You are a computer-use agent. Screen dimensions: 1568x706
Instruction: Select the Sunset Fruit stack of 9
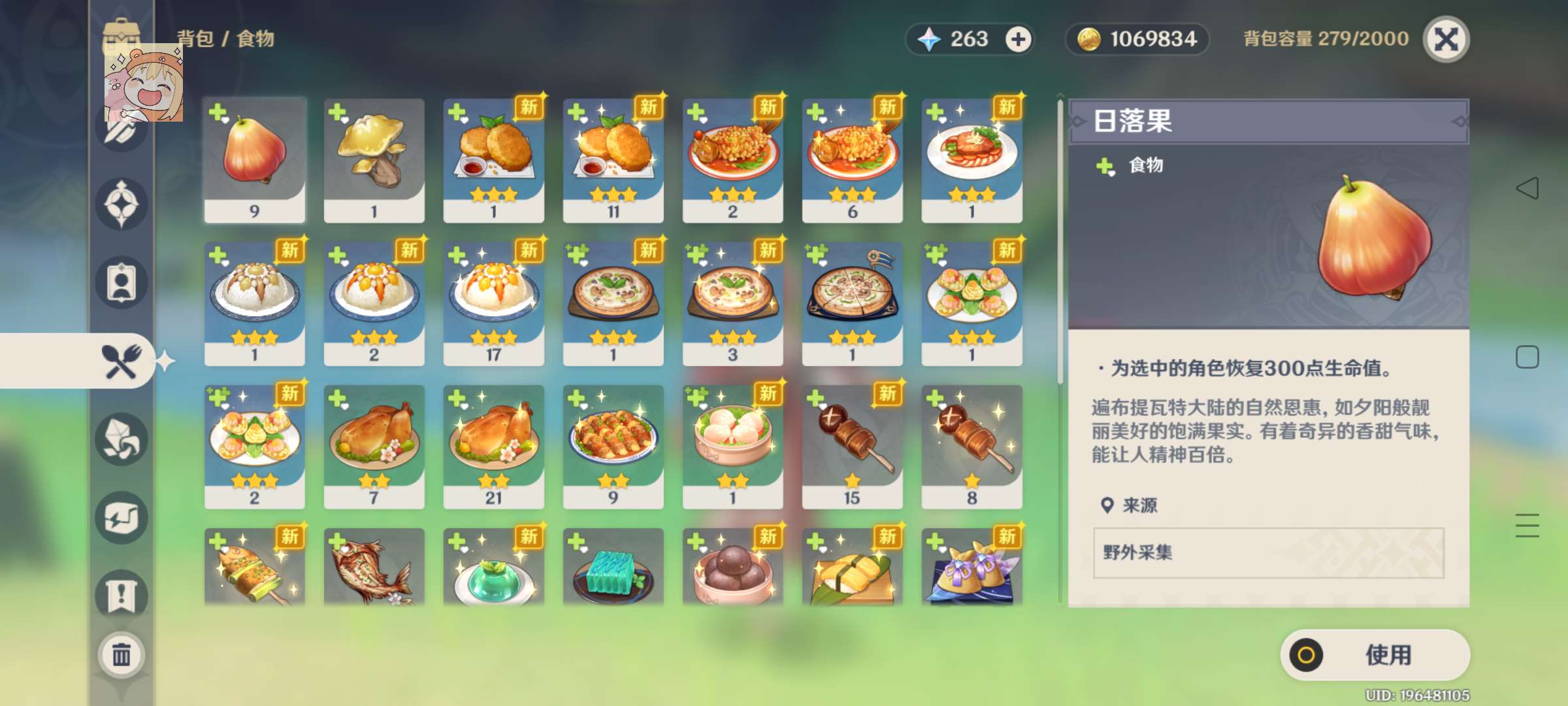pos(255,157)
